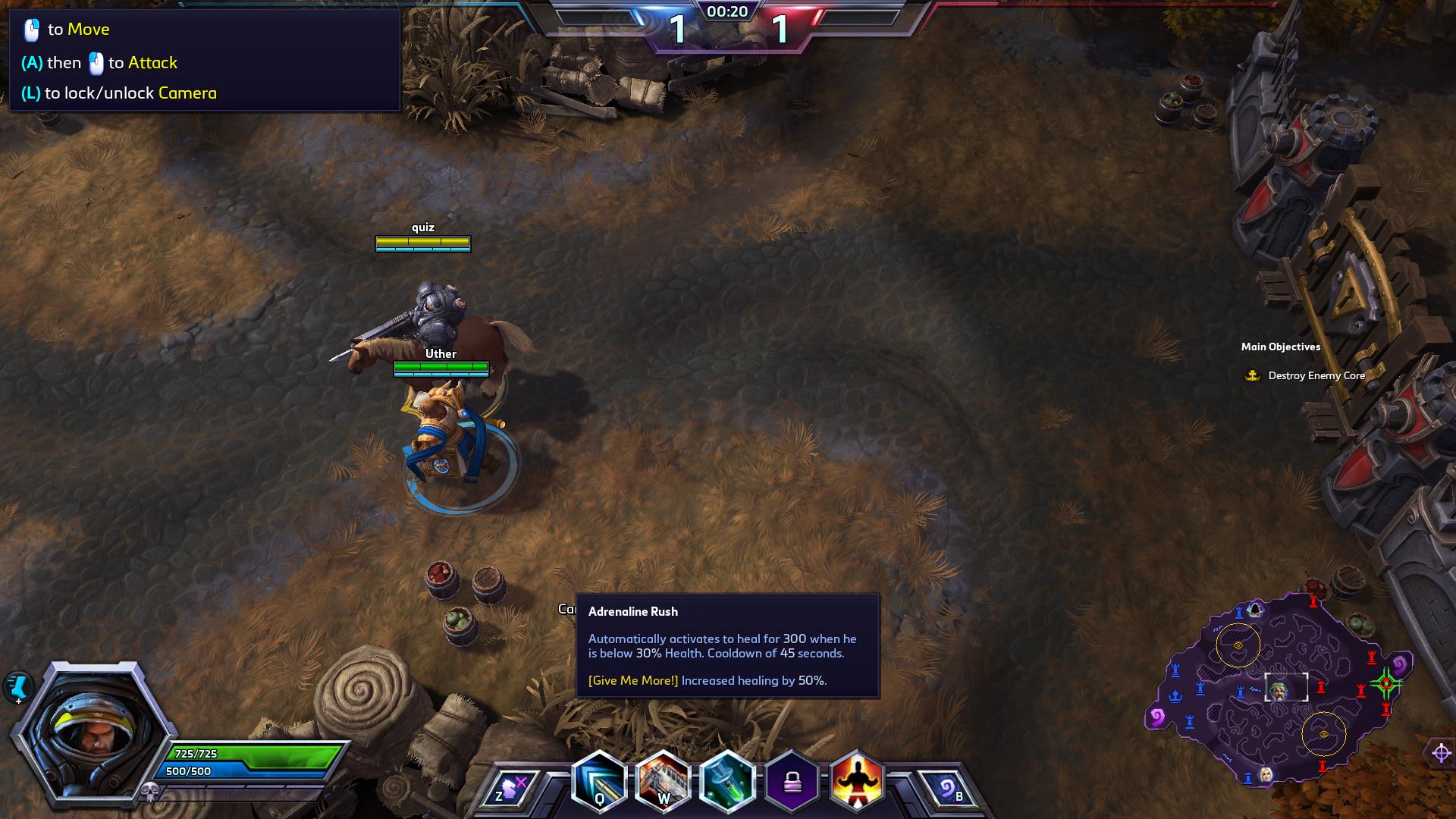The height and width of the screenshot is (819, 1456).
Task: Use the Penetrating Round bullet ability
Action: coord(599,783)
